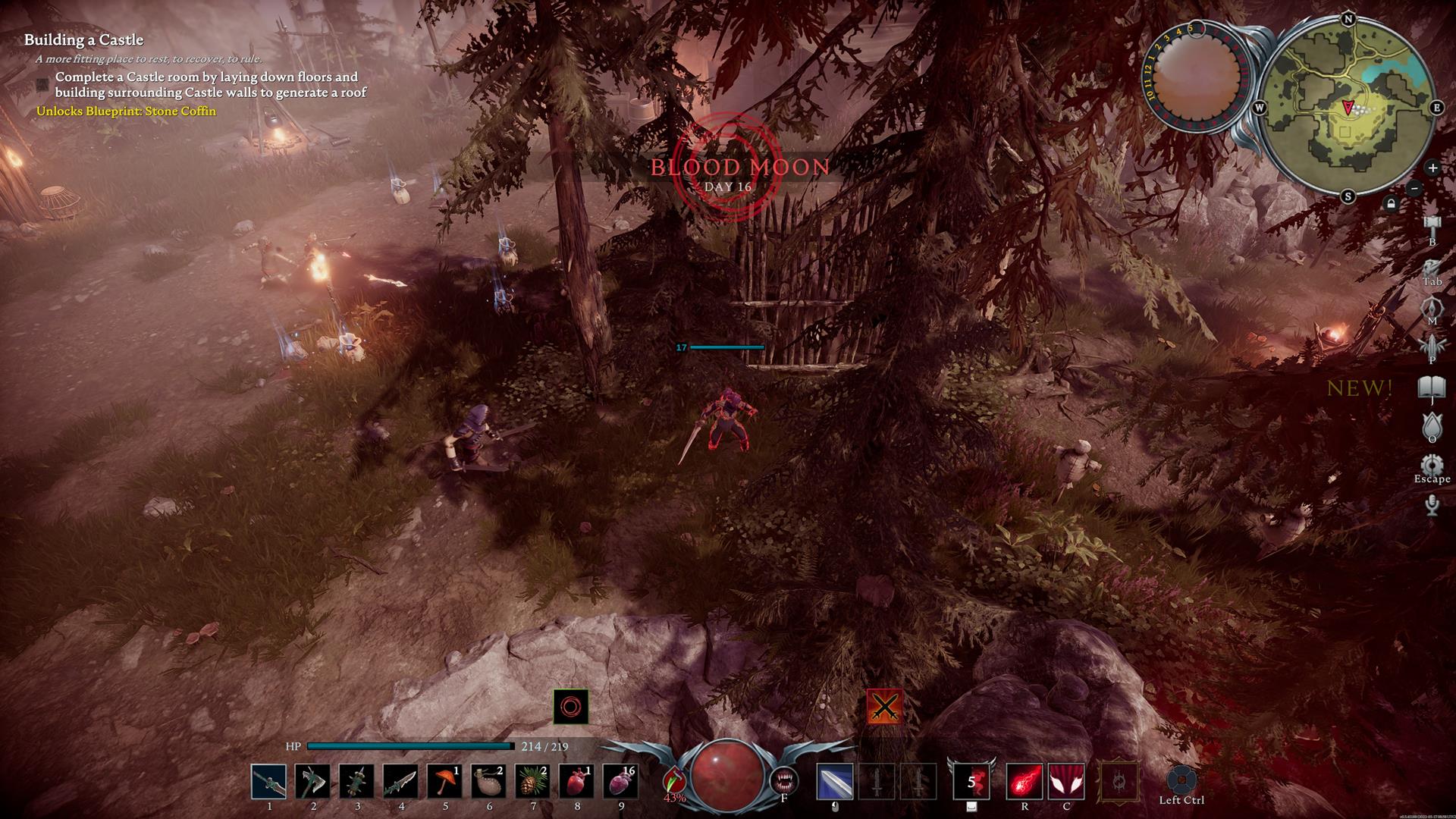Click the fanged bite feed icon
Image resolution: width=1456 pixels, height=819 pixels.
pos(783,780)
